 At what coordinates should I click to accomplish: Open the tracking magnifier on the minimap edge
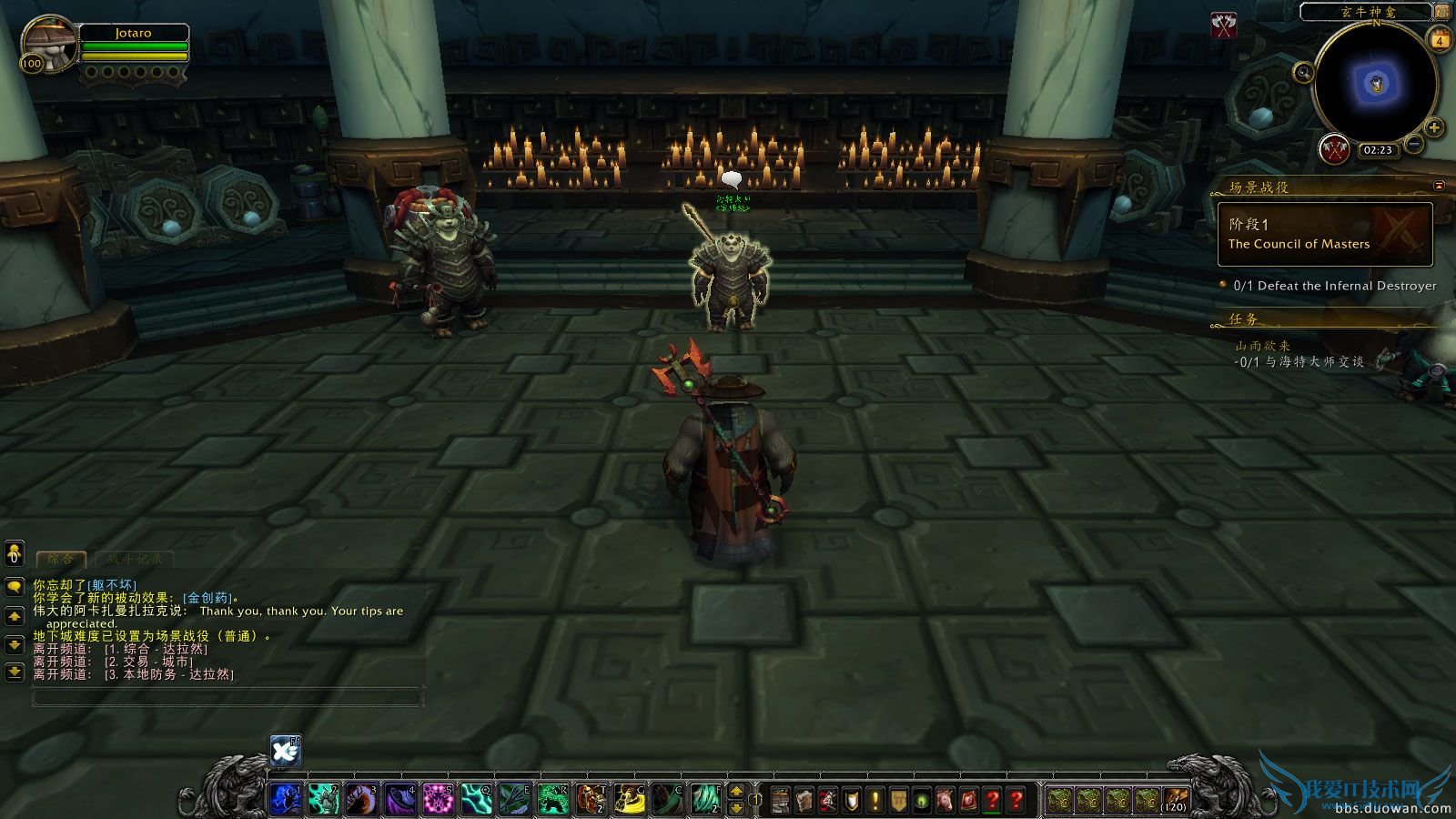point(1303,72)
